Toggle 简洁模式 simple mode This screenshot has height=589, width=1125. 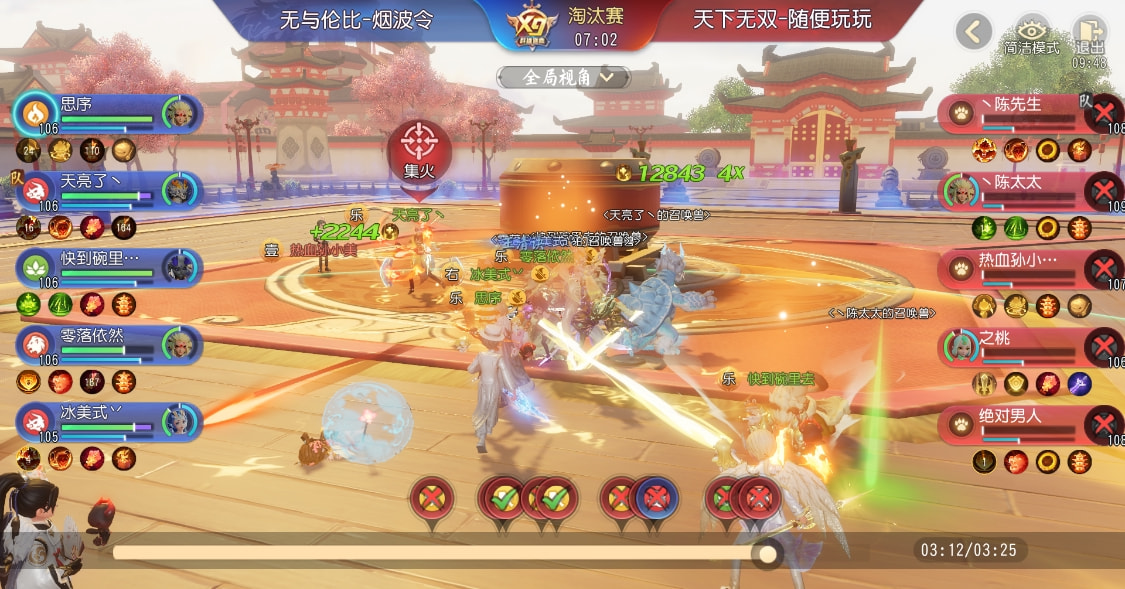coord(1032,35)
